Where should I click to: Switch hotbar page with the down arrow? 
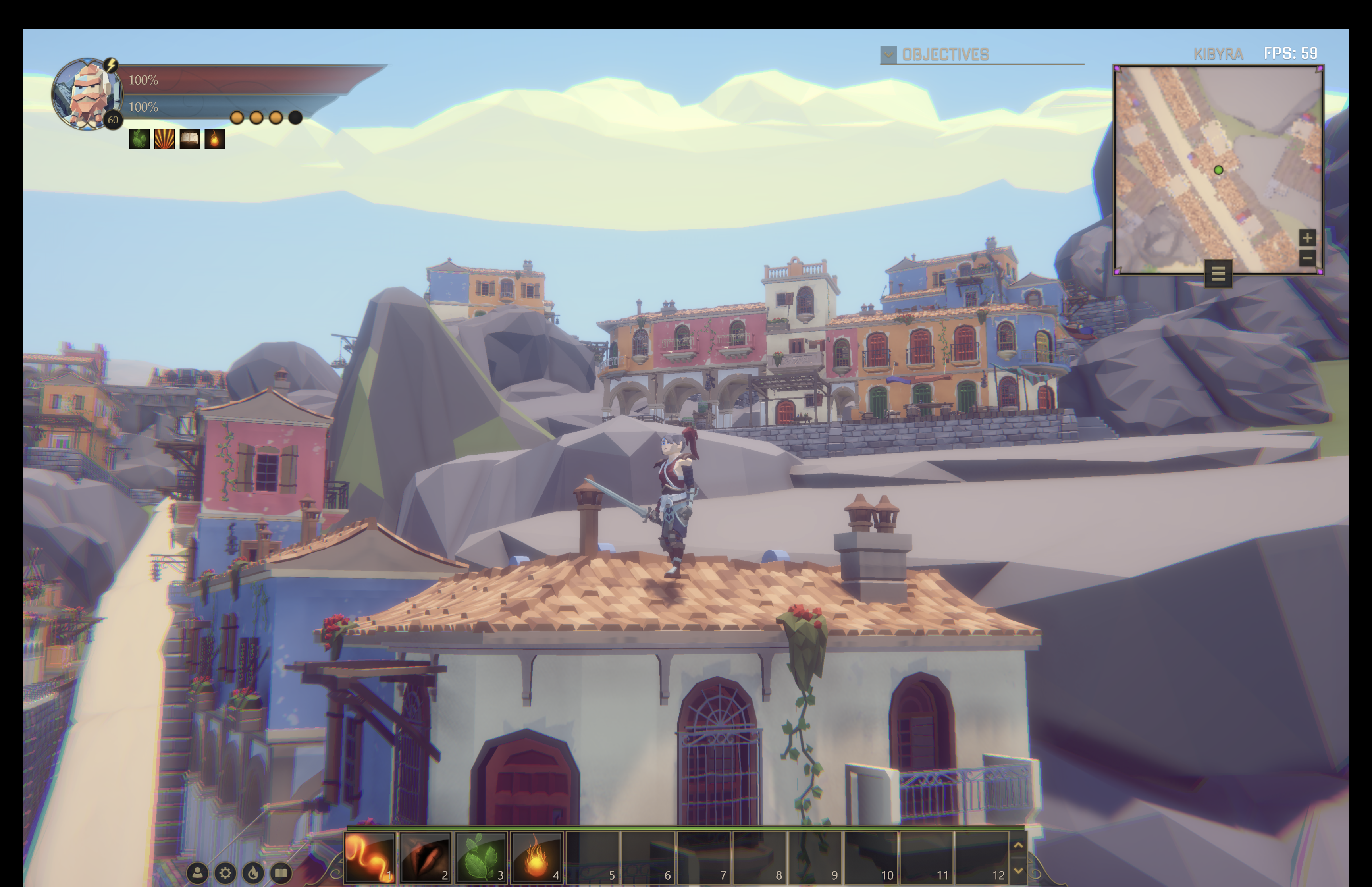(1018, 870)
